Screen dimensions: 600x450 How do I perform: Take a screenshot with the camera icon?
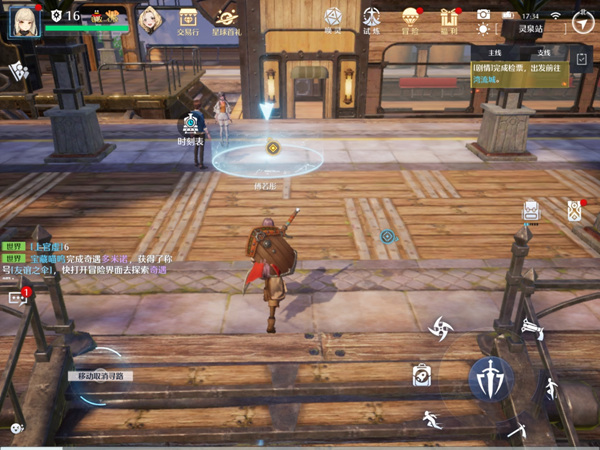click(x=484, y=15)
